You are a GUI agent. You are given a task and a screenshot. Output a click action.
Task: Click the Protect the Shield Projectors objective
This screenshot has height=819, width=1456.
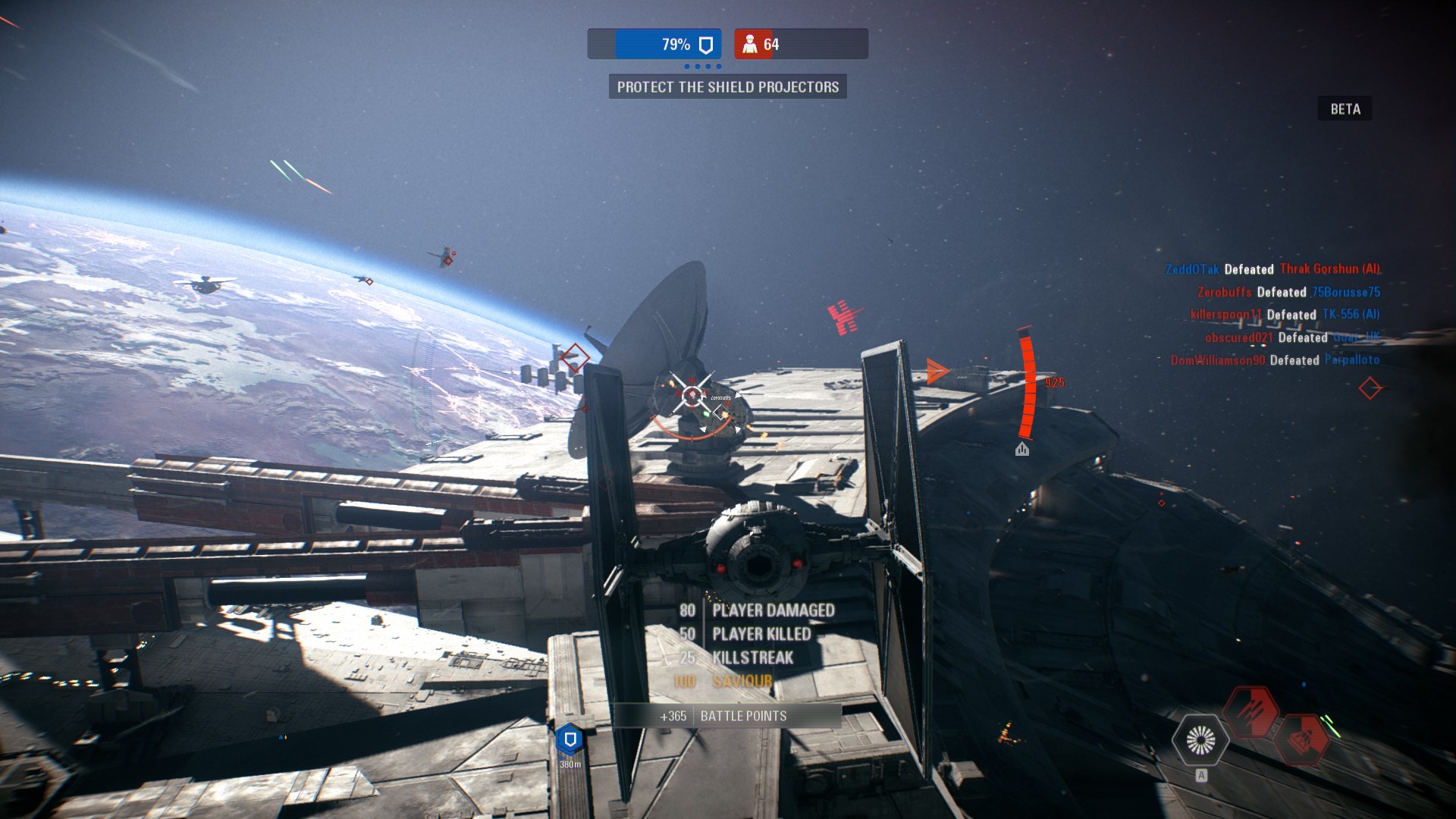click(x=727, y=87)
